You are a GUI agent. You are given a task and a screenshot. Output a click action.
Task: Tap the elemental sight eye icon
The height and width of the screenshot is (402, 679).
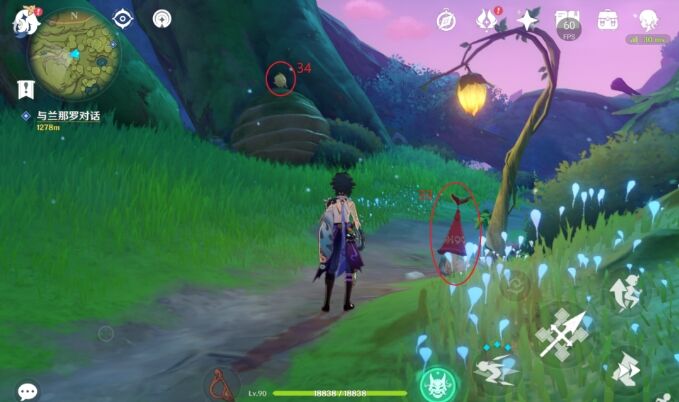(123, 18)
